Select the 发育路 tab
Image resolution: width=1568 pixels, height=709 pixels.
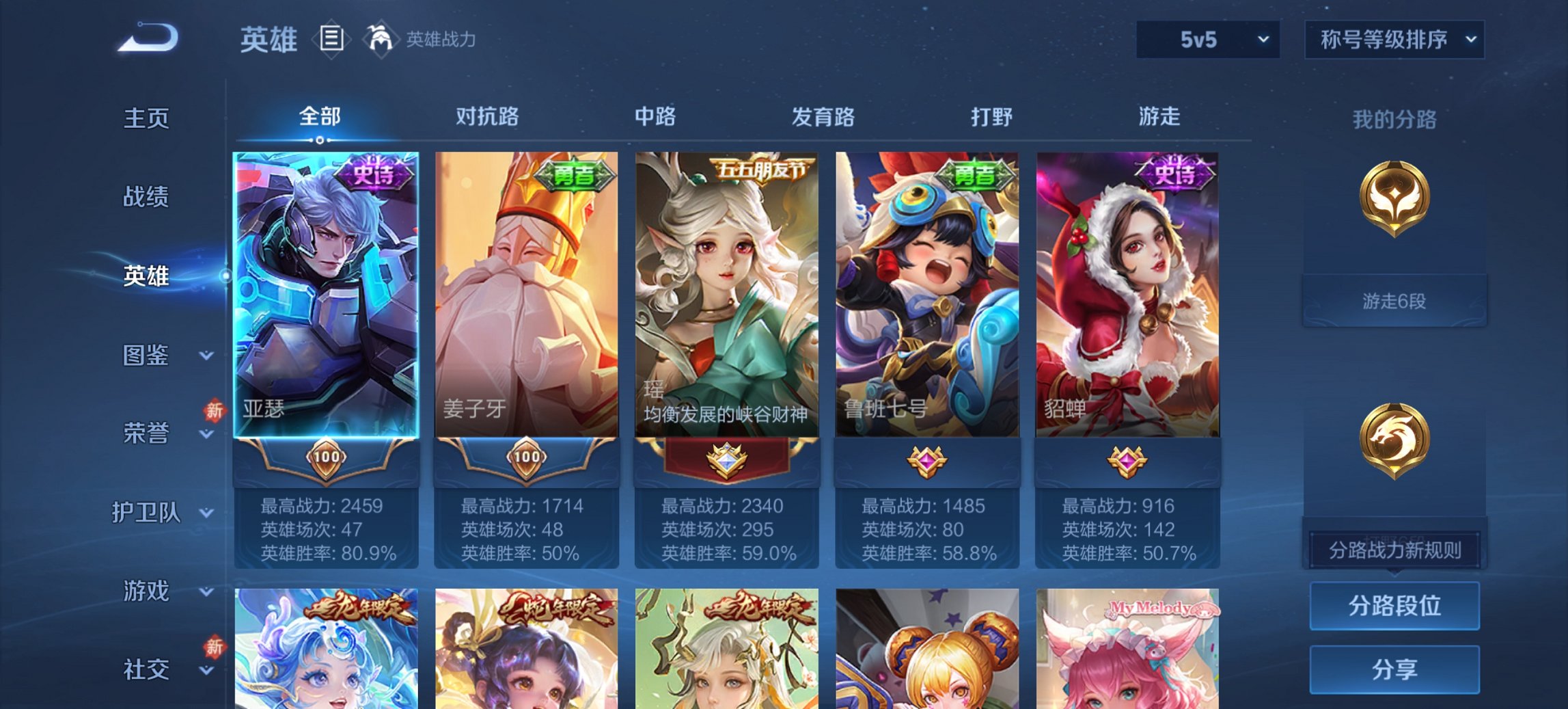[823, 117]
